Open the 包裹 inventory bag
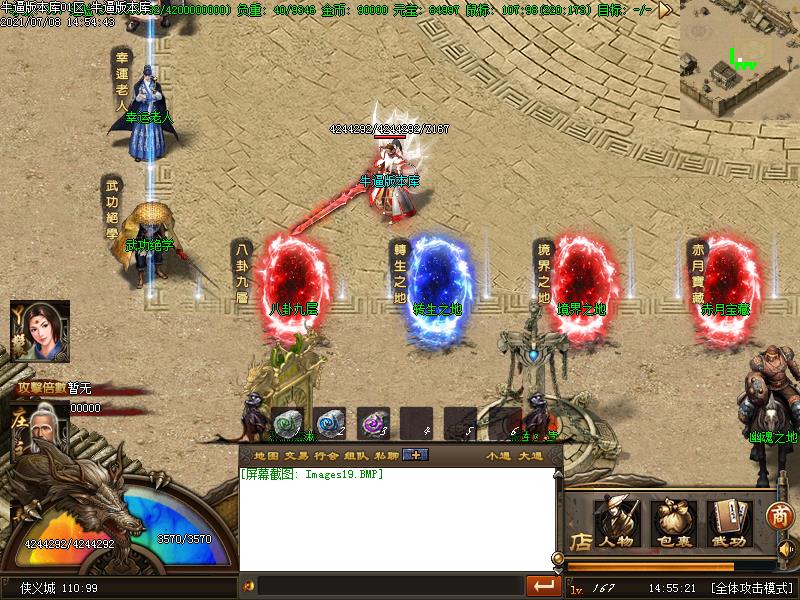Screen dimensions: 800x600 point(673,522)
